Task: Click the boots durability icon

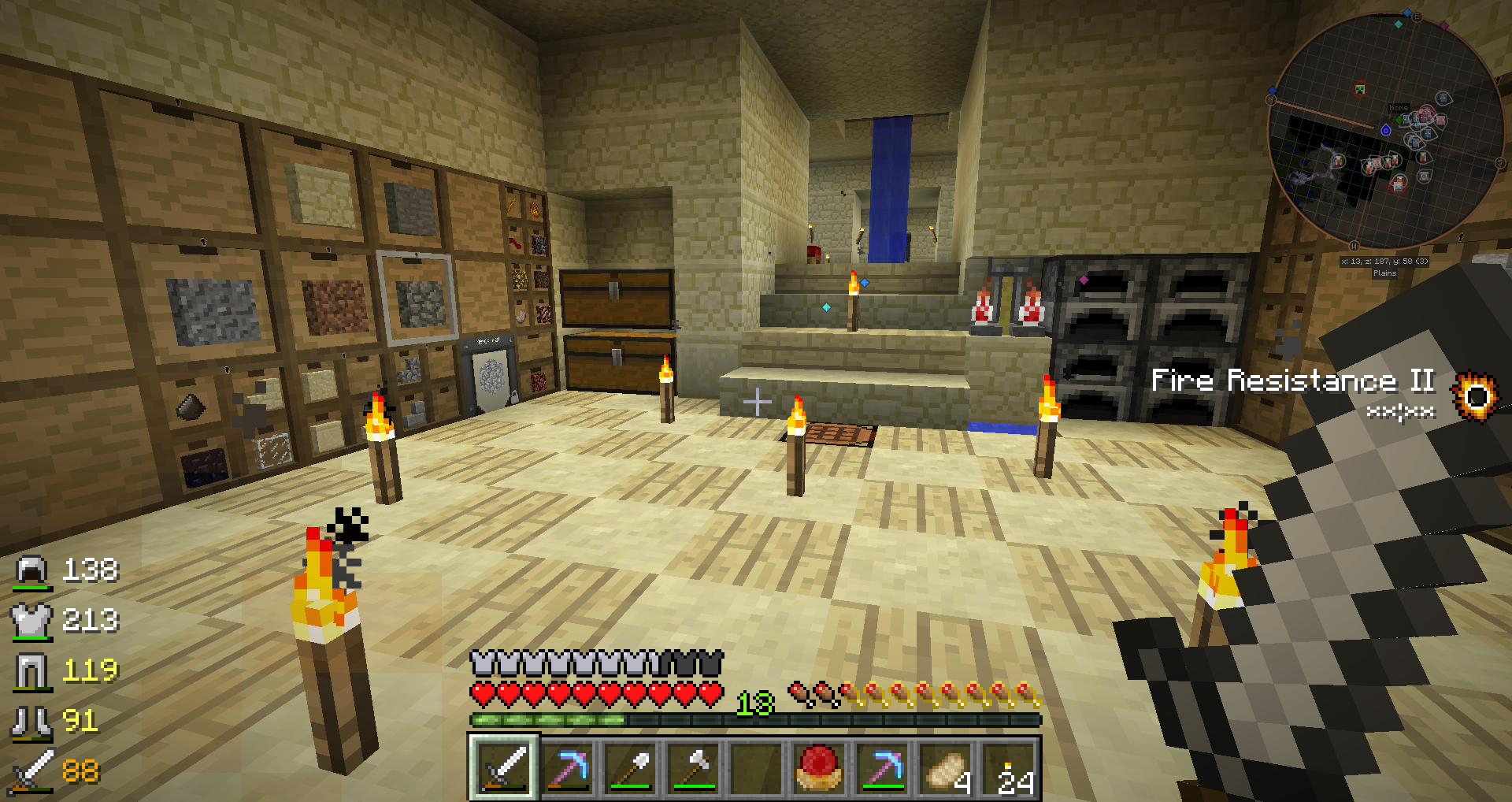Action: point(31,721)
